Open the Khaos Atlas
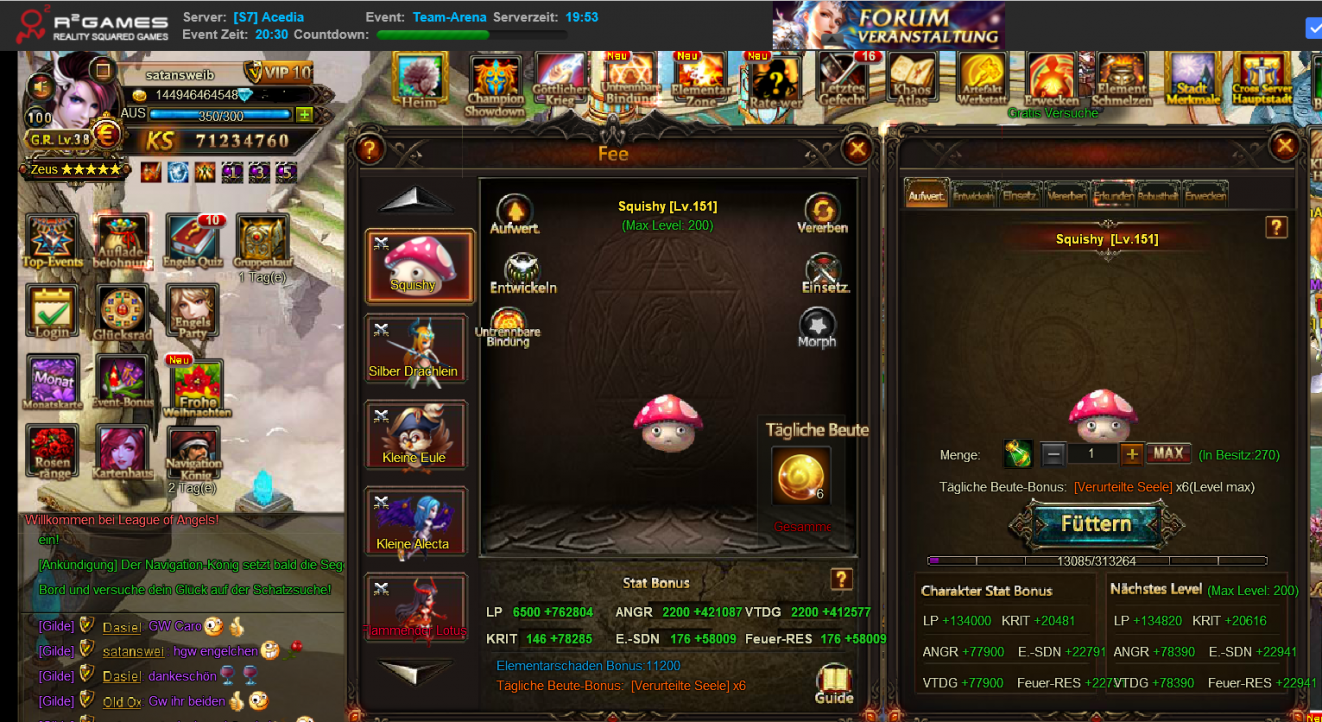 (911, 80)
